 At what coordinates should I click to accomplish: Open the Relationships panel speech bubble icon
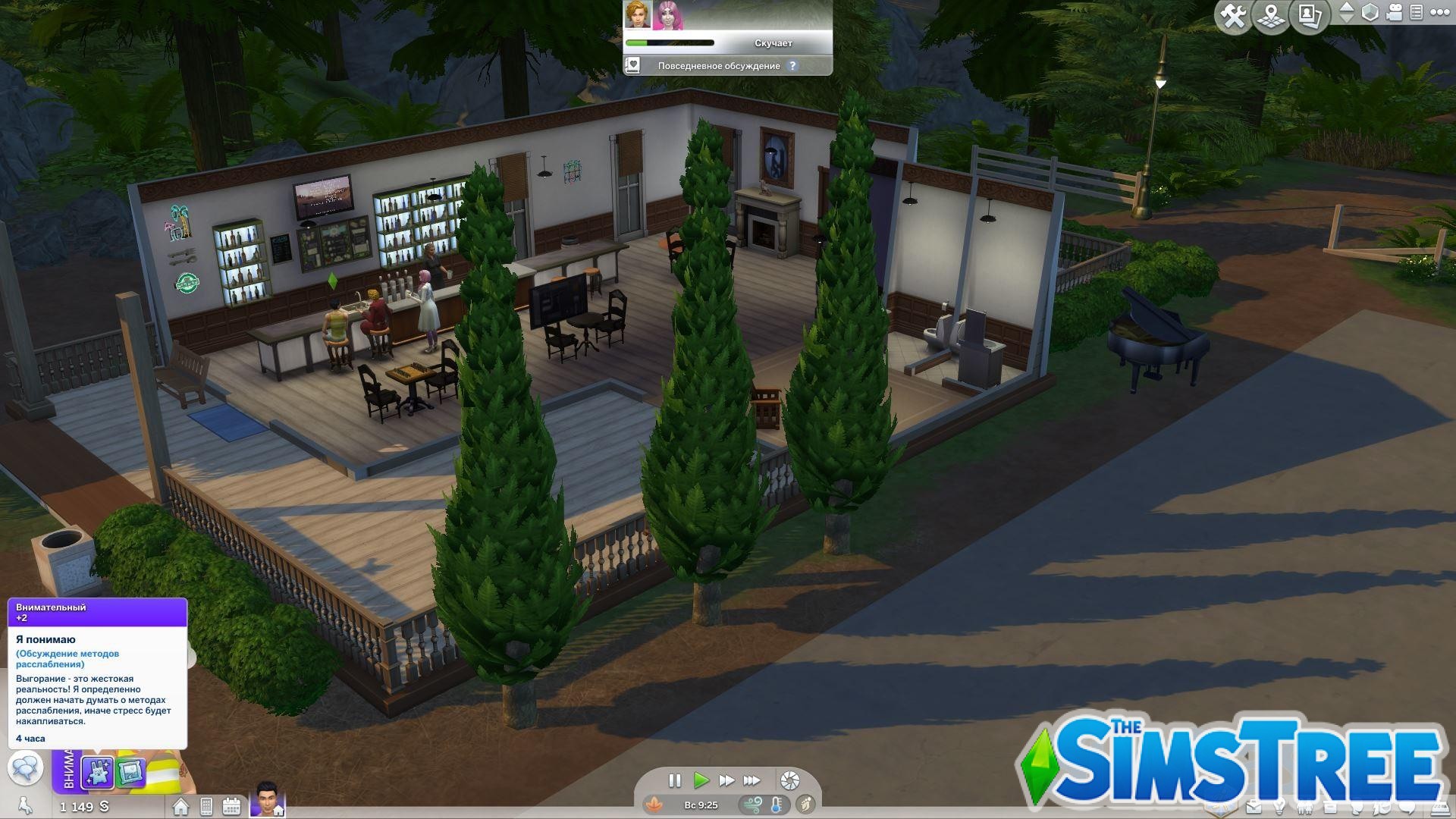click(x=1407, y=808)
